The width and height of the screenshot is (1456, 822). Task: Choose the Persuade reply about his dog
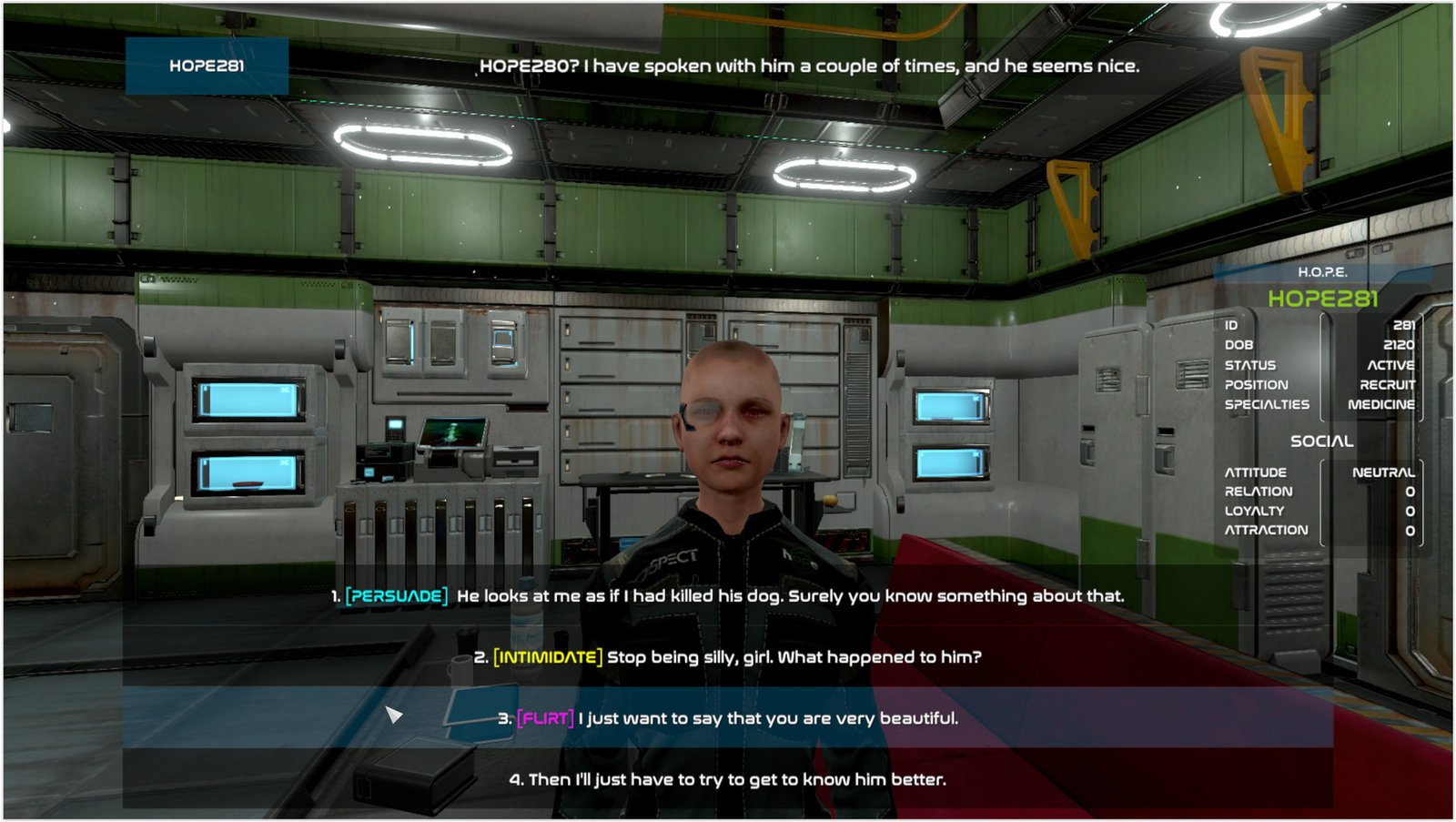click(728, 596)
